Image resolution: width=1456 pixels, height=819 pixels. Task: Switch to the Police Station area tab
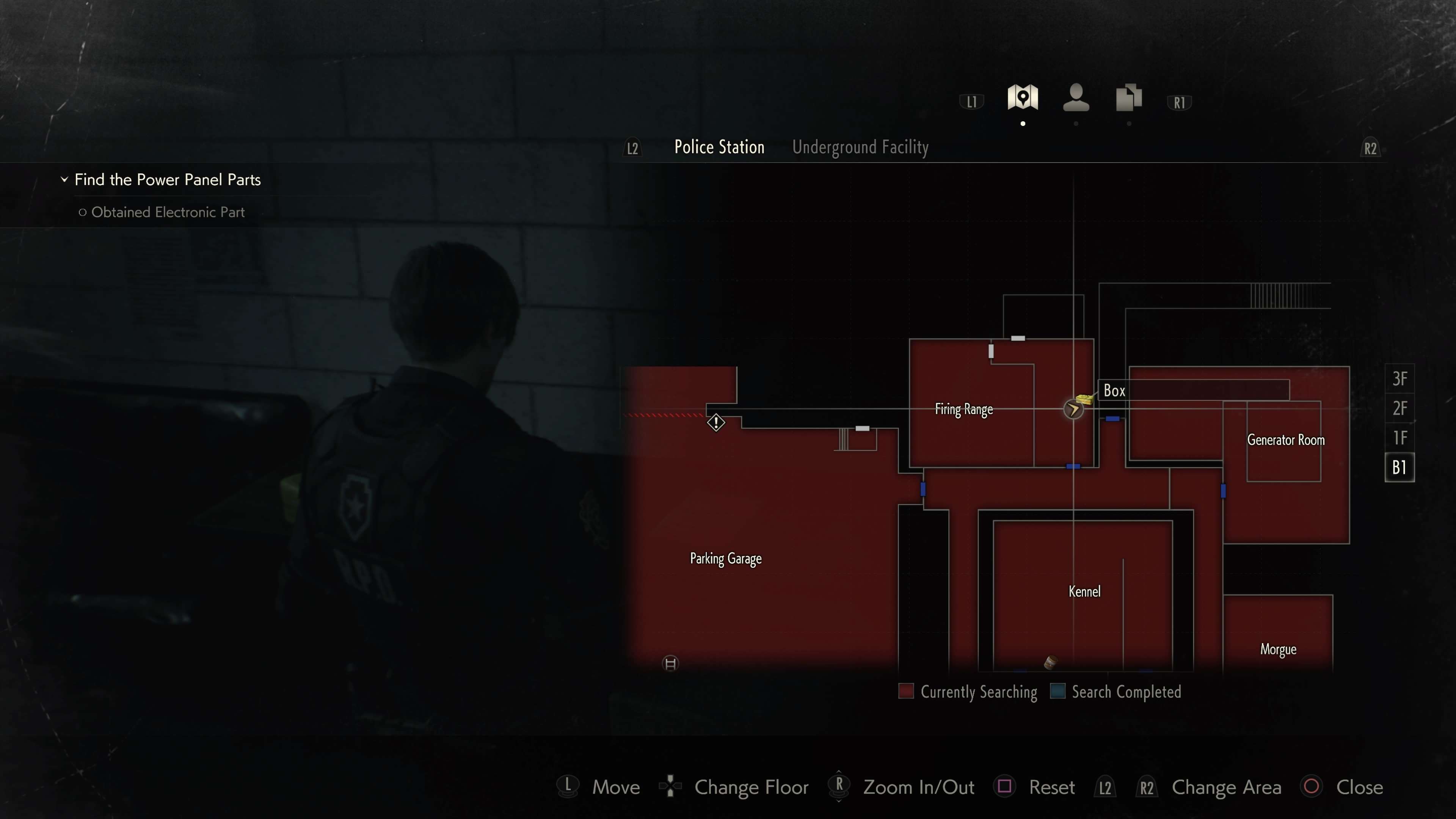(719, 147)
